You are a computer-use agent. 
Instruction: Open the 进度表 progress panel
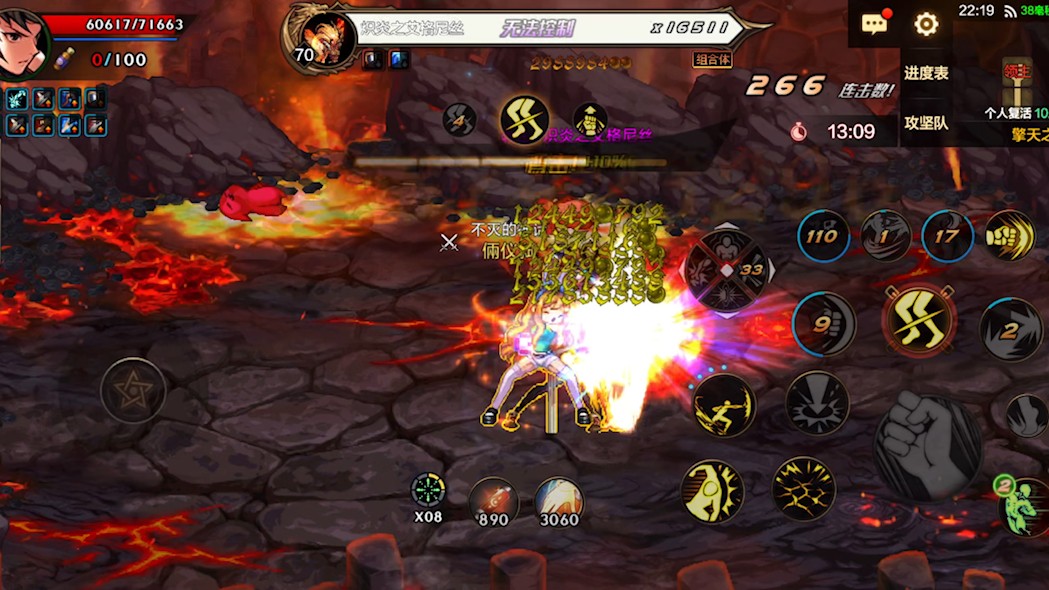click(926, 73)
